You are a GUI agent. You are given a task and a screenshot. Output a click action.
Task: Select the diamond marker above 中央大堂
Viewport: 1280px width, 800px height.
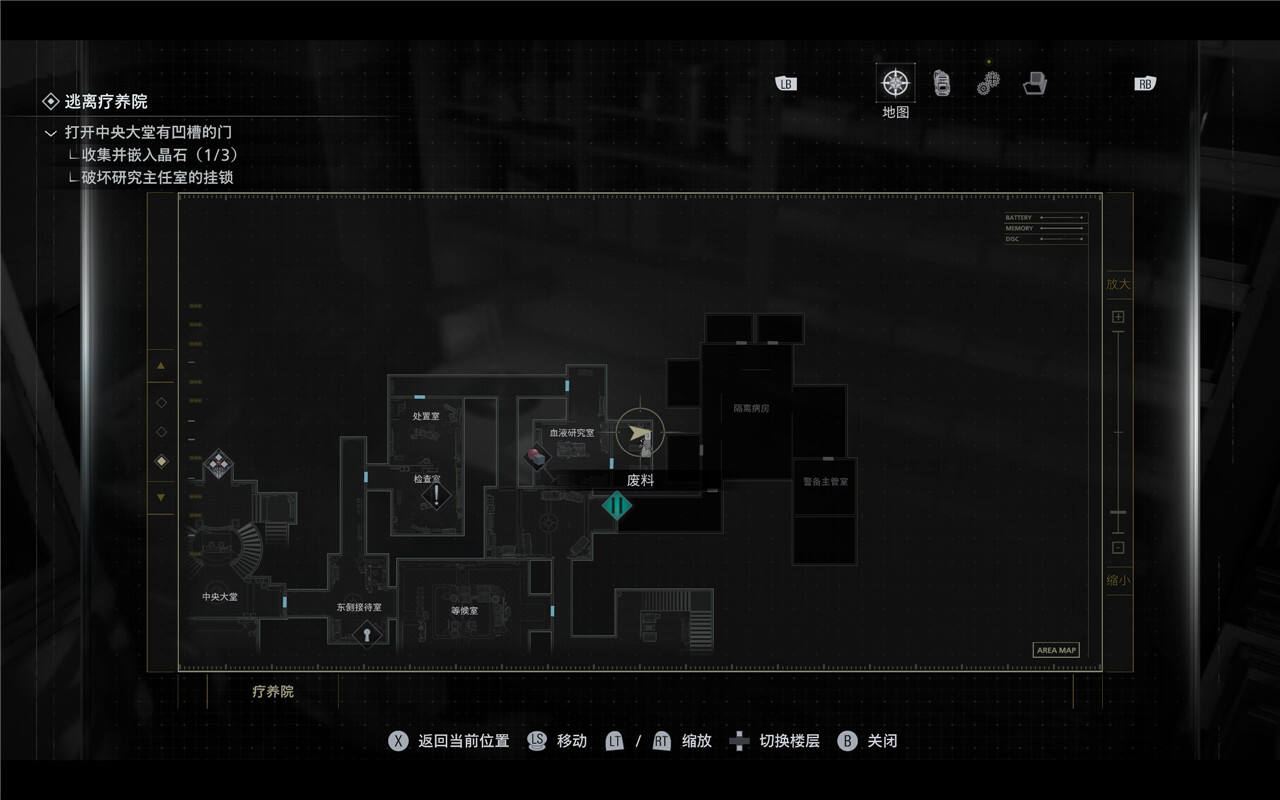(x=218, y=464)
